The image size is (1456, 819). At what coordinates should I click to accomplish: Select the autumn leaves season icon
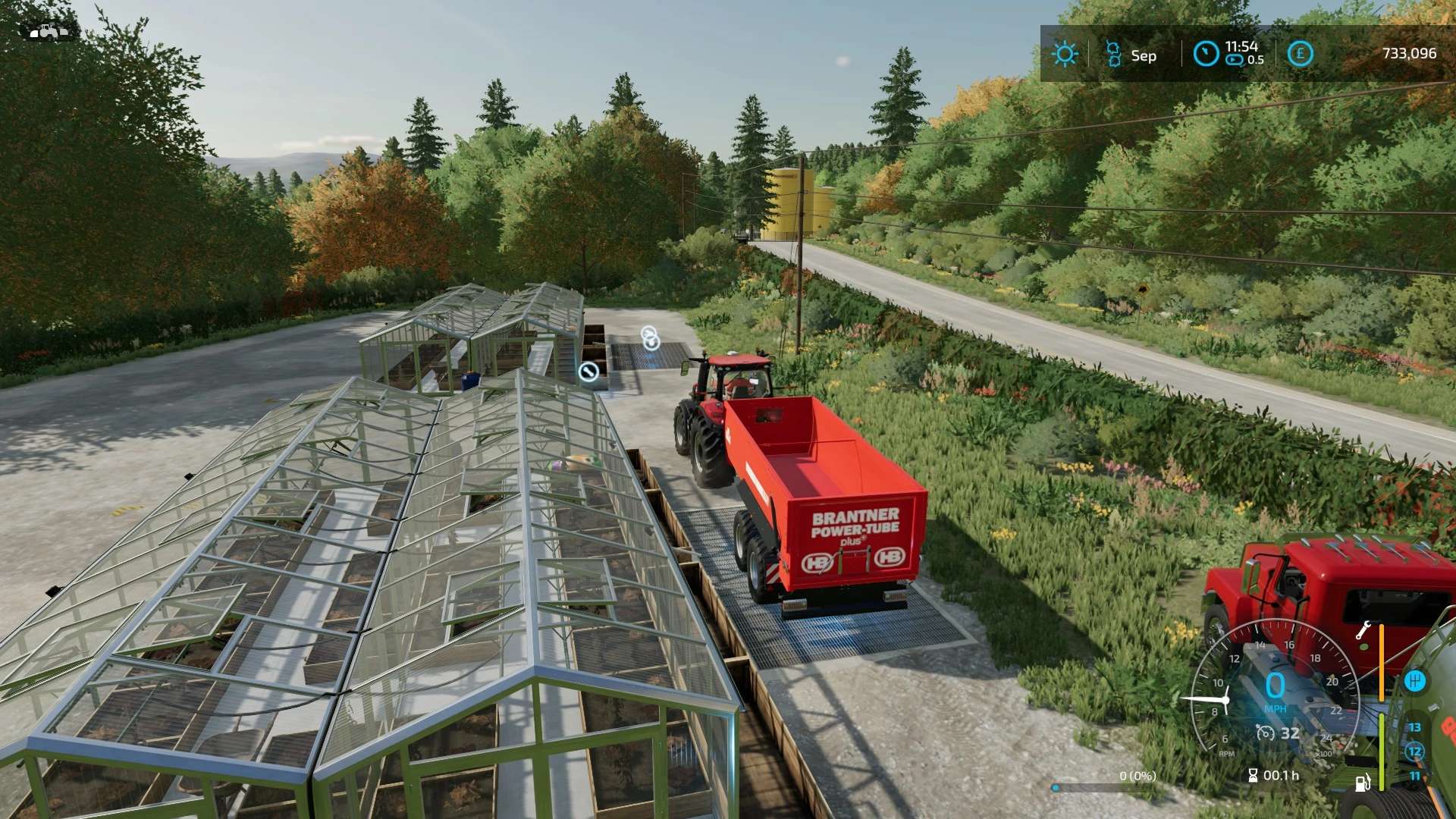point(1113,54)
